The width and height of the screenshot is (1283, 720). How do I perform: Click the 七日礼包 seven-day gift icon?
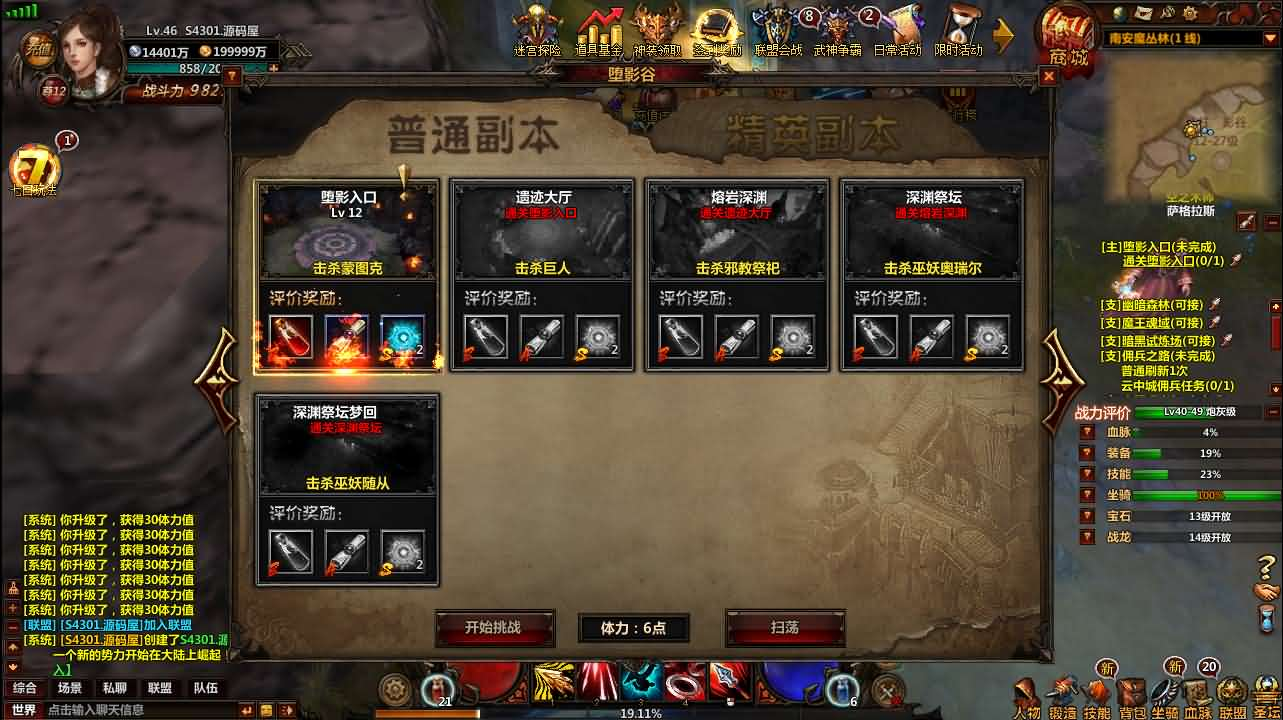click(35, 170)
